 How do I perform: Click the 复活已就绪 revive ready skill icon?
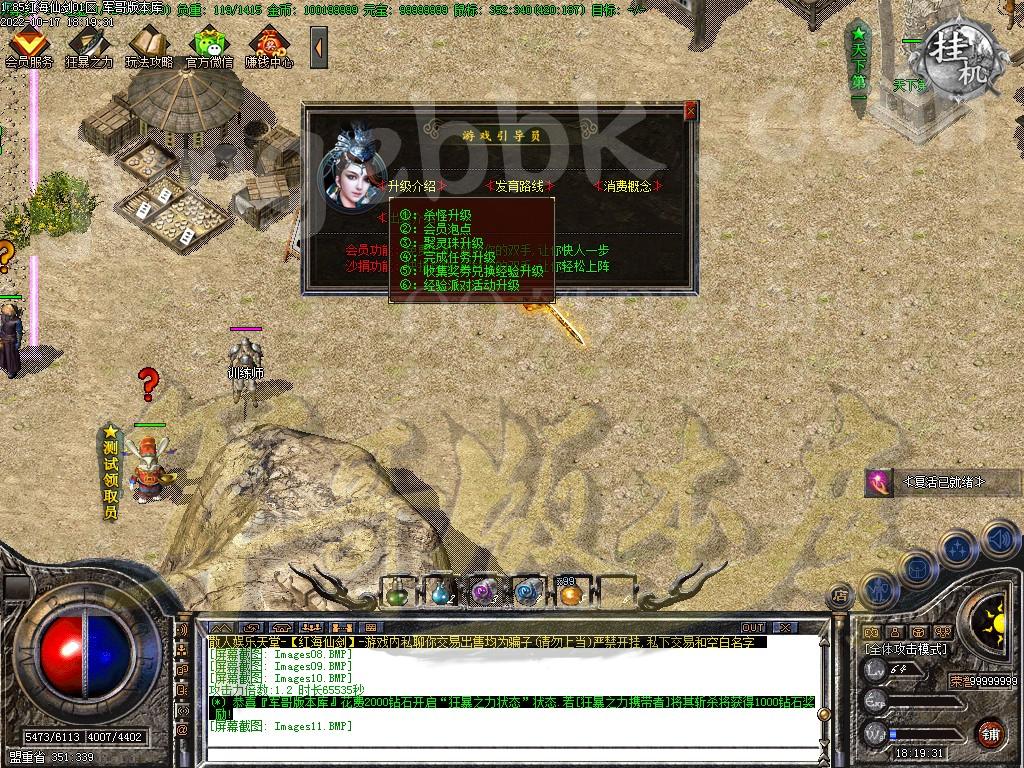(879, 482)
